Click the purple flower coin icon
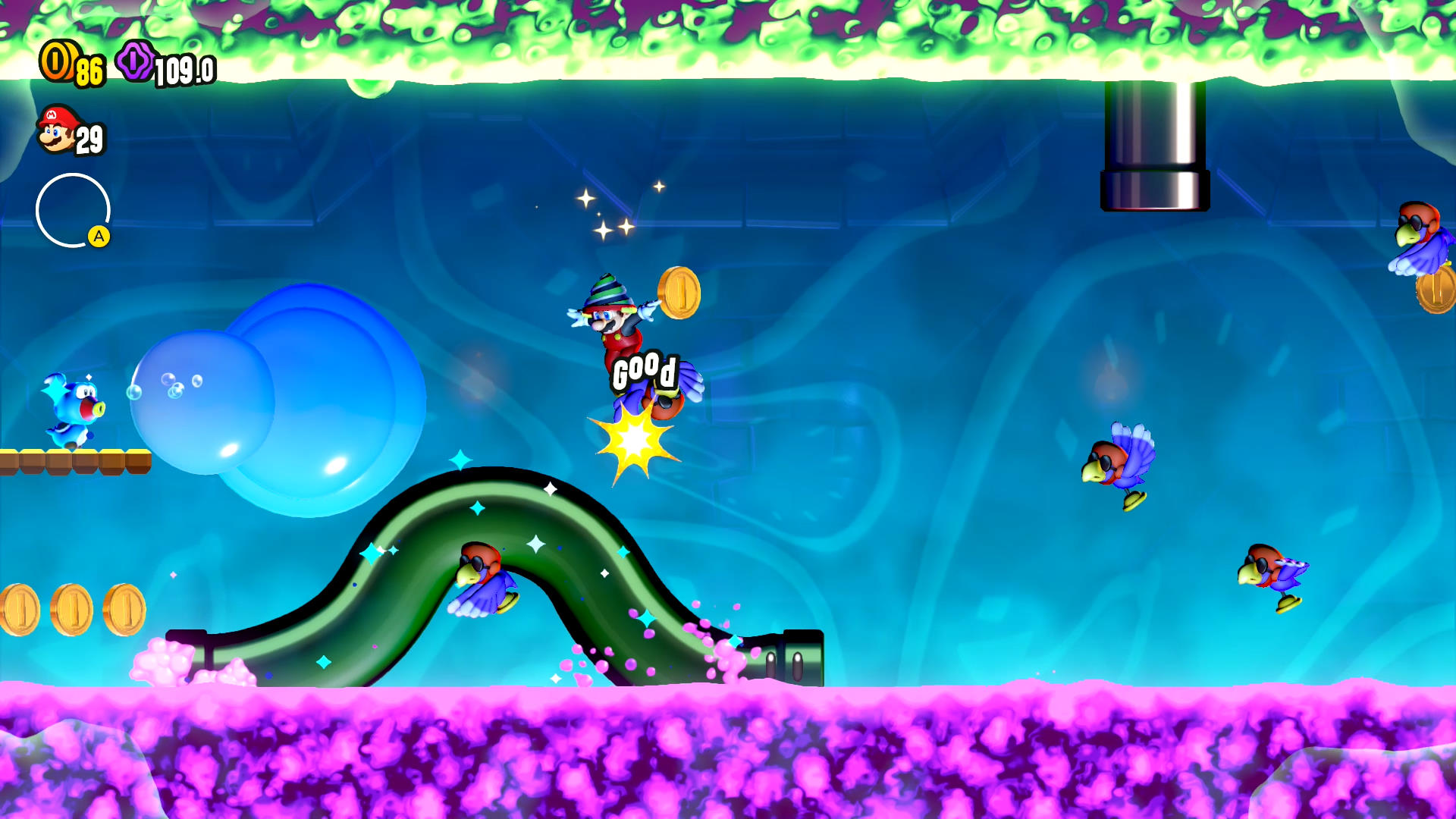This screenshot has width=1456, height=819. pos(136,61)
